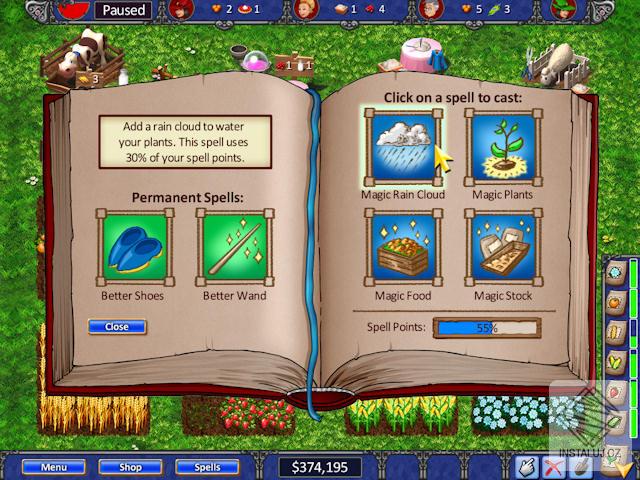Pick the orange pumpkin seed packet
The height and width of the screenshot is (480, 640).
[616, 301]
